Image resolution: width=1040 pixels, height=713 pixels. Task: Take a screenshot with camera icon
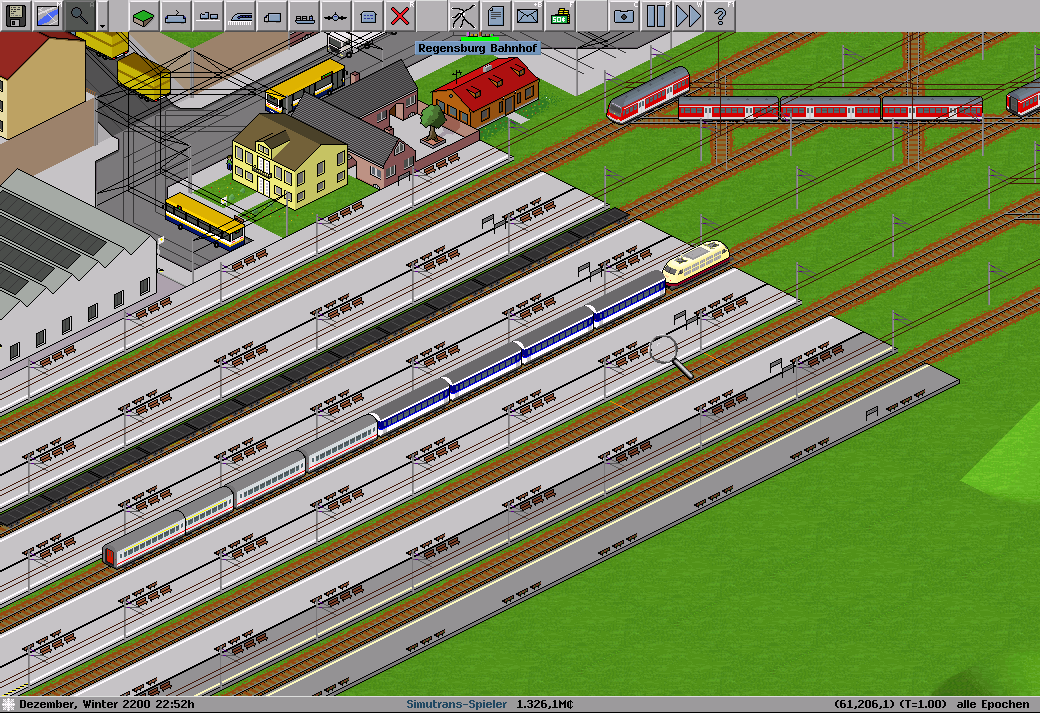click(x=623, y=15)
